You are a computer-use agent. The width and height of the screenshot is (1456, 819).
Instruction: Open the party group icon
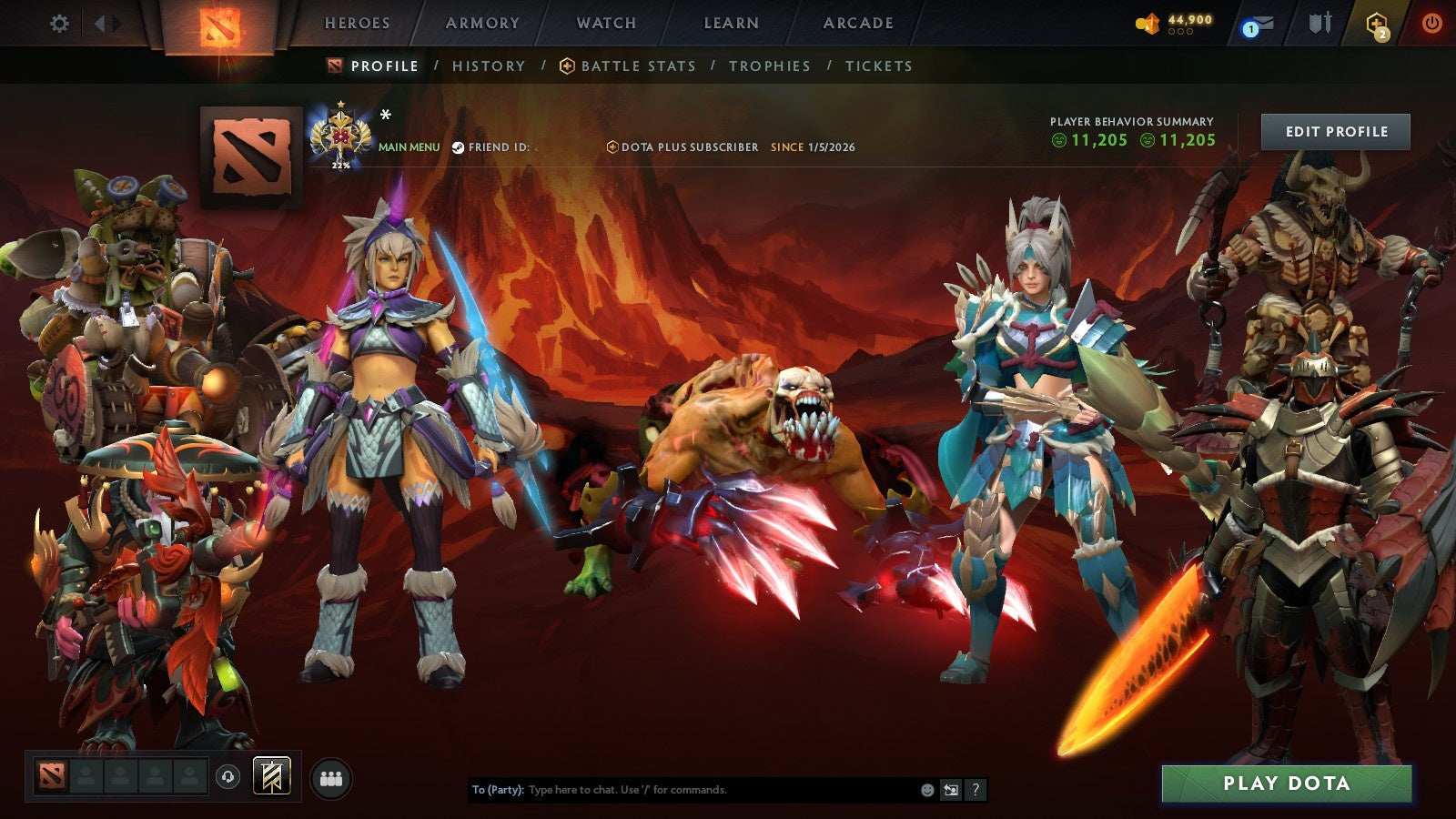click(x=332, y=776)
